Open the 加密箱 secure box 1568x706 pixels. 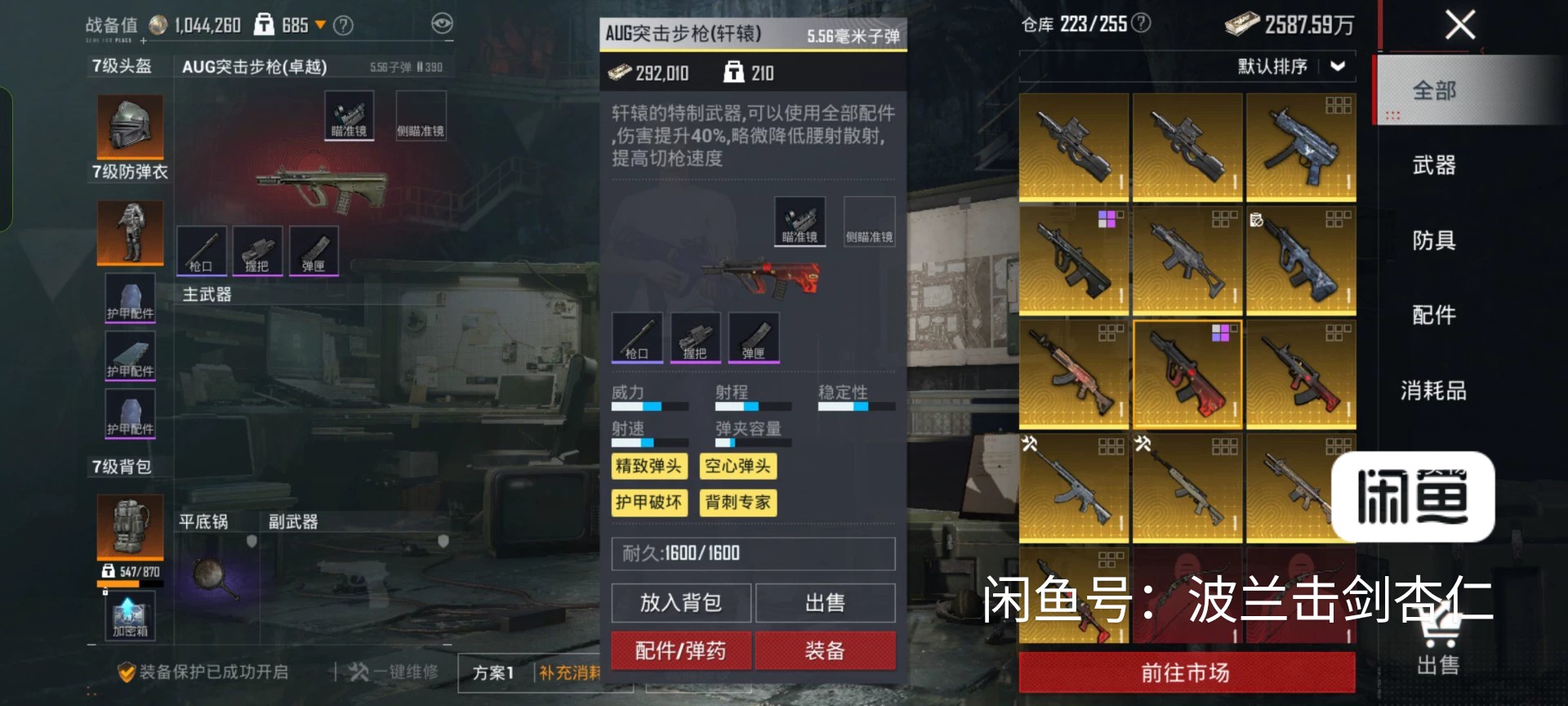click(130, 617)
